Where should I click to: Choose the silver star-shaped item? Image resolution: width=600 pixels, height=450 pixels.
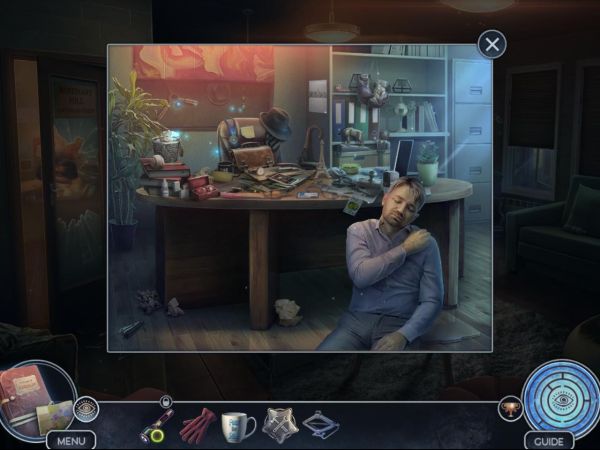(280, 424)
